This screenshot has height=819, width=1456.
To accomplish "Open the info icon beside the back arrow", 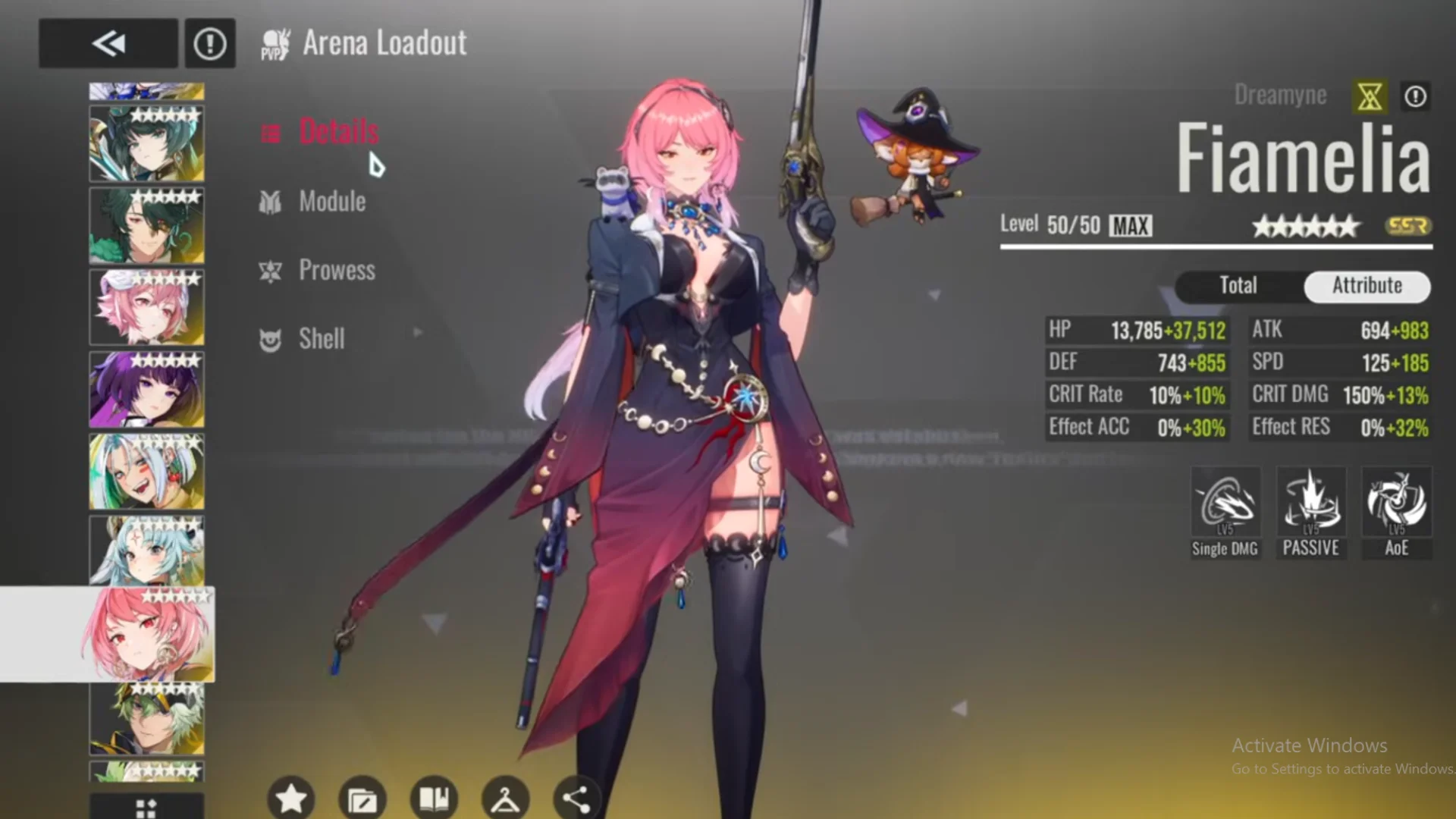I will click(x=210, y=43).
